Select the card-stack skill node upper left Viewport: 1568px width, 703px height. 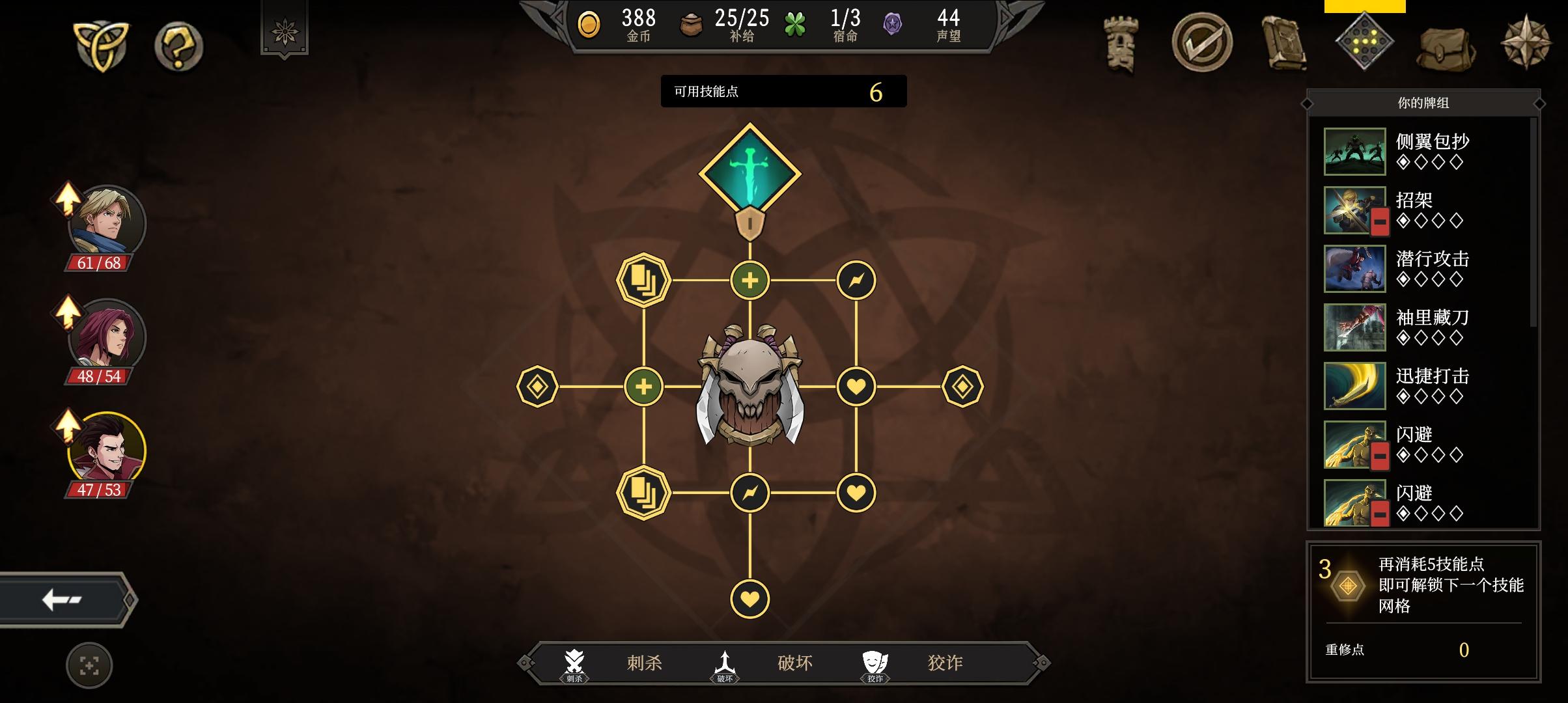(641, 279)
